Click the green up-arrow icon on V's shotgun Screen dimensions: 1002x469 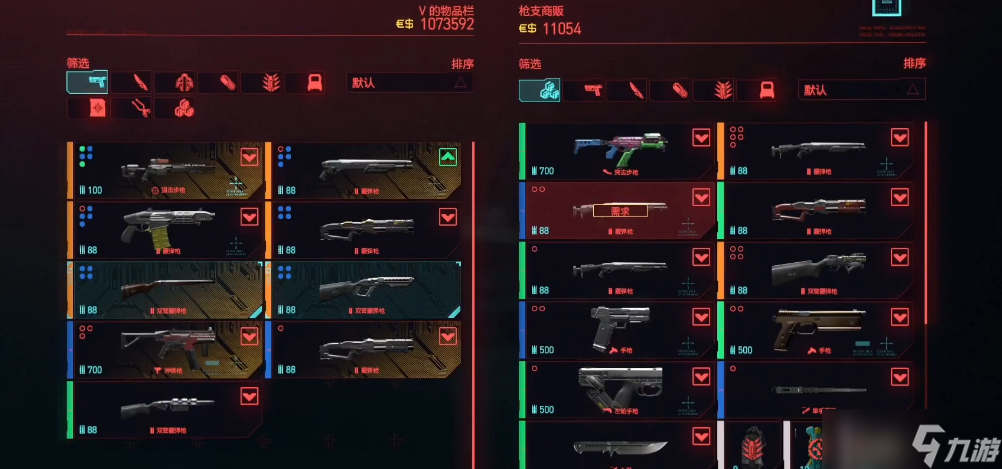pos(448,157)
